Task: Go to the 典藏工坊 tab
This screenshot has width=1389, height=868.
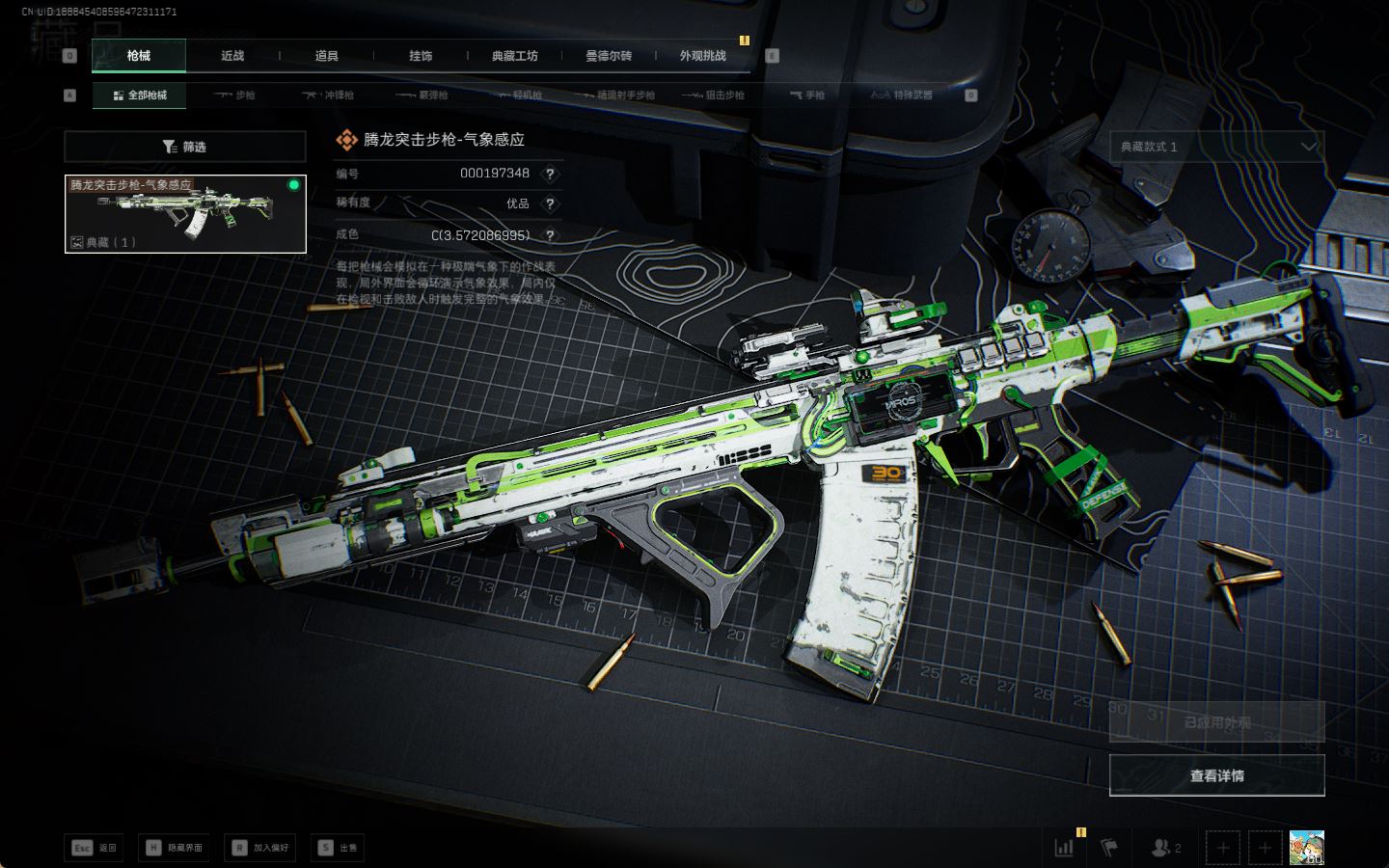Action: [x=515, y=56]
